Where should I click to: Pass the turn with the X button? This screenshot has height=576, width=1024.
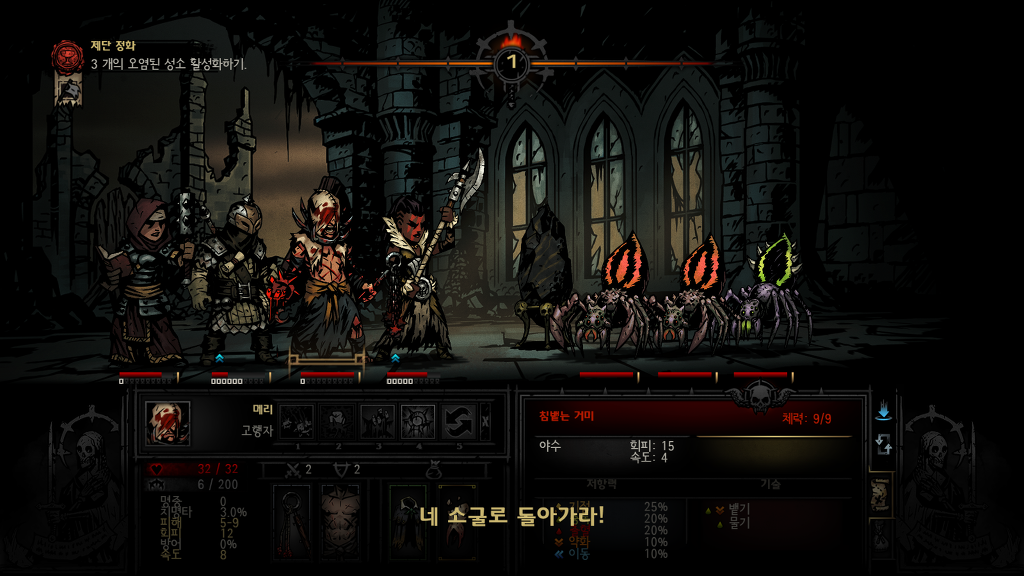click(x=486, y=421)
